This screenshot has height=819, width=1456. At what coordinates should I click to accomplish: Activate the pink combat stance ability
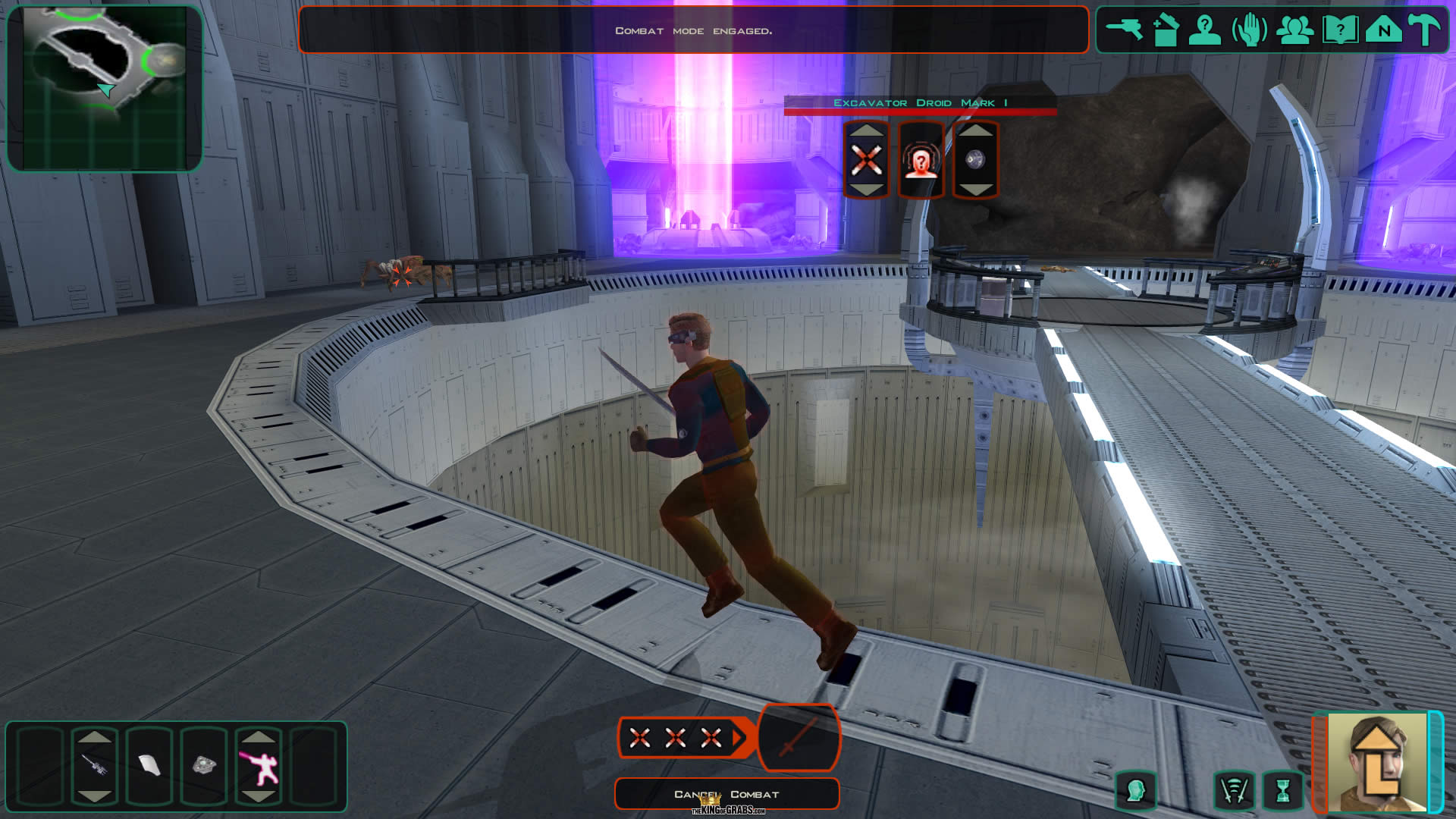click(x=259, y=764)
